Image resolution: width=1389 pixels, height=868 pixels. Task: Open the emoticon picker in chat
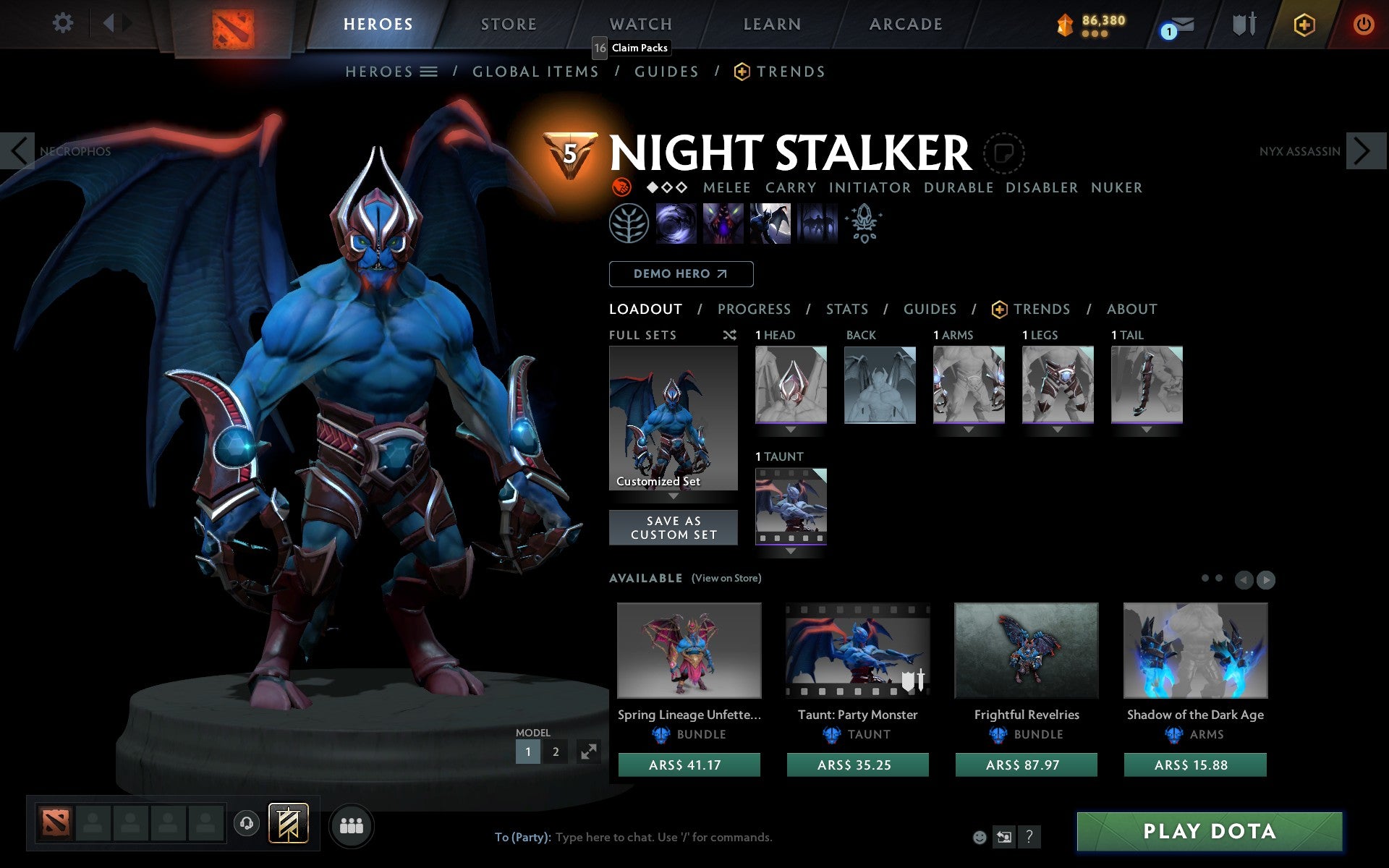point(981,838)
